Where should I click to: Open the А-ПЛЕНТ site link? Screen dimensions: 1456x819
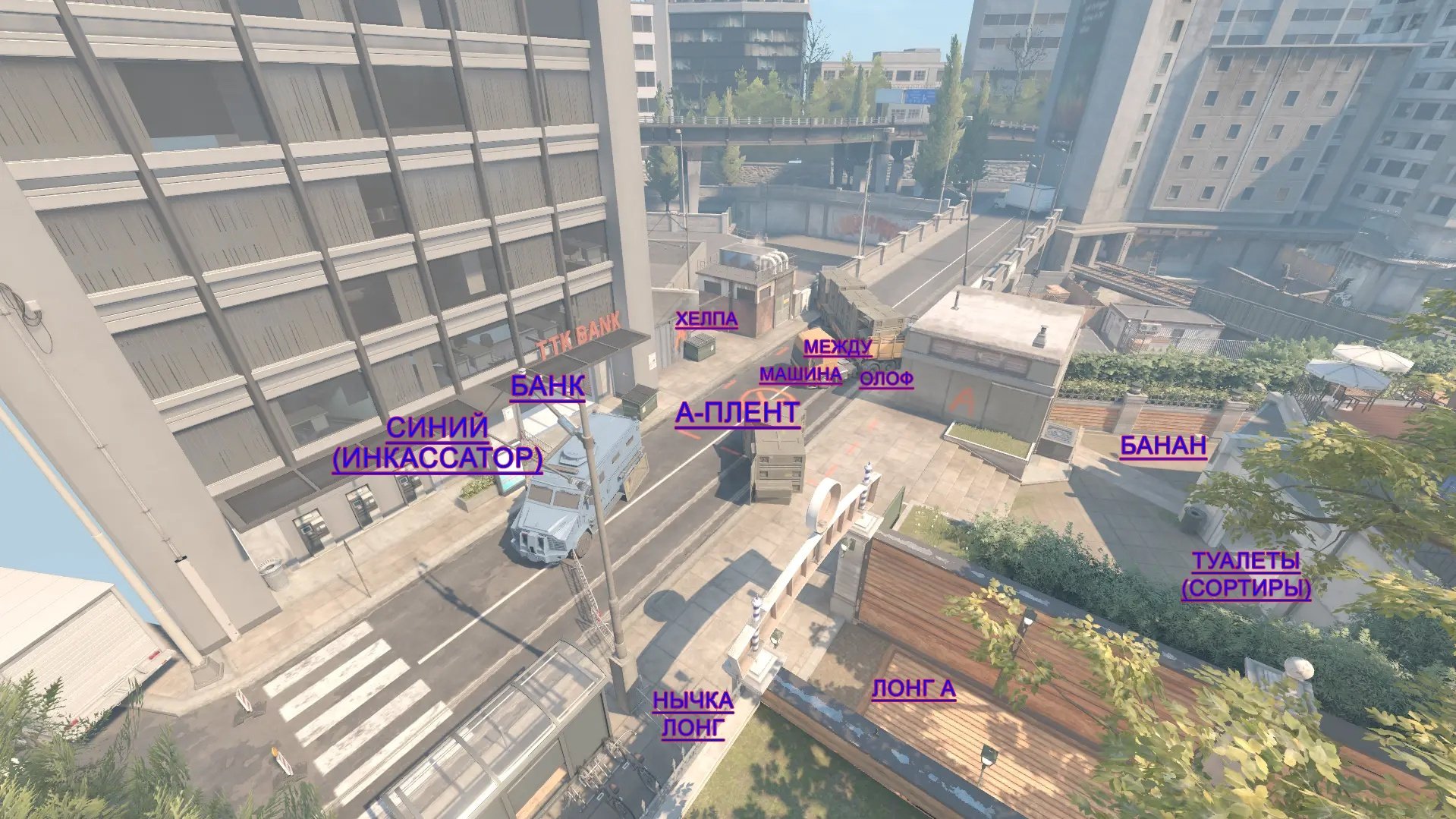point(737,413)
